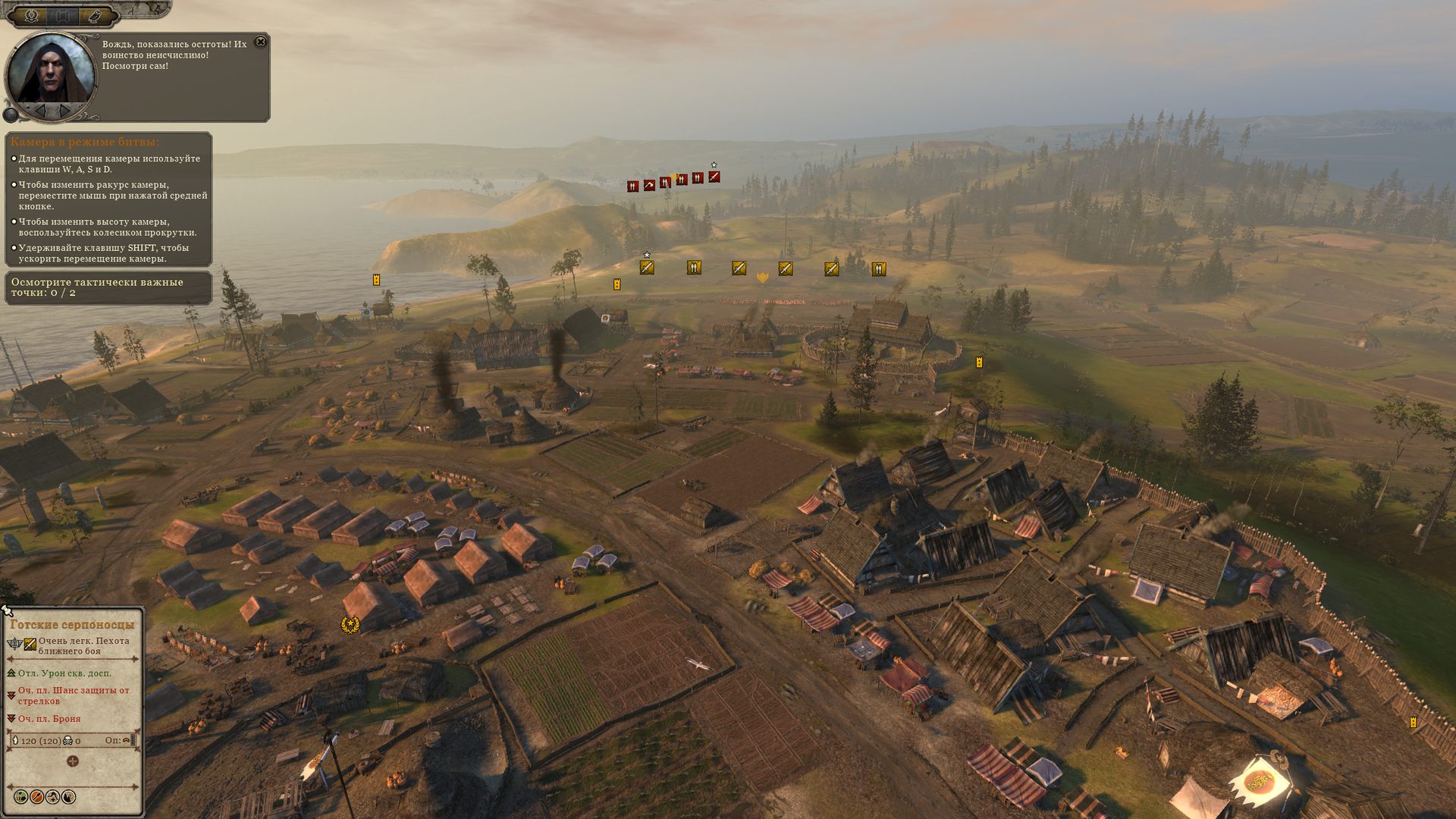Close the advisor message panel

[x=260, y=42]
